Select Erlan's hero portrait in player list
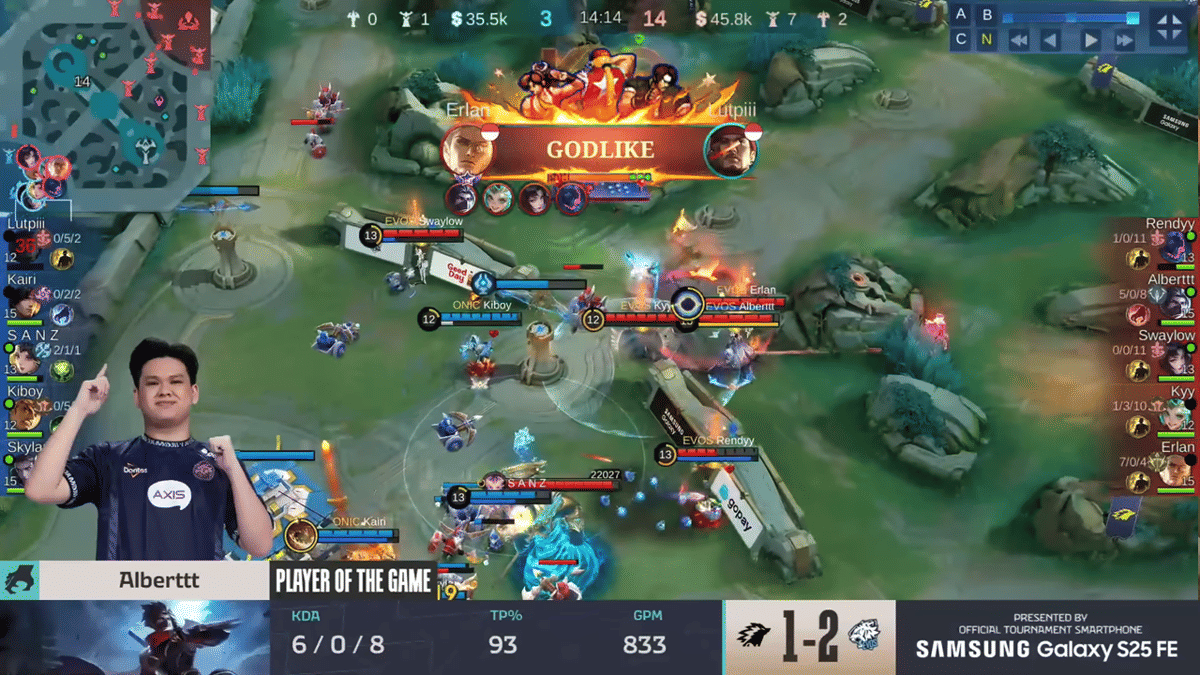 (1176, 472)
